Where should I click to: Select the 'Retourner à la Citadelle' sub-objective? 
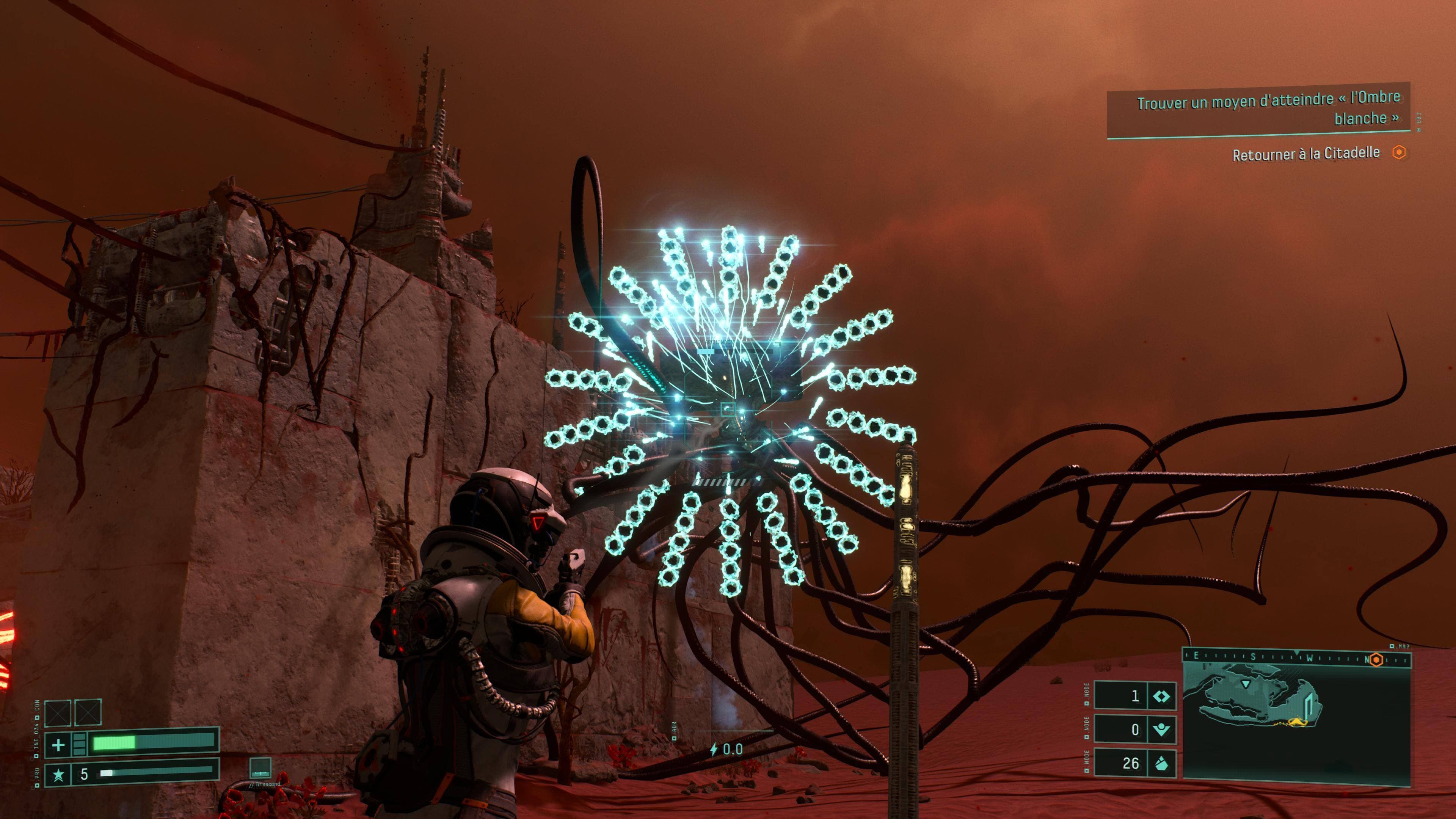tap(1305, 154)
